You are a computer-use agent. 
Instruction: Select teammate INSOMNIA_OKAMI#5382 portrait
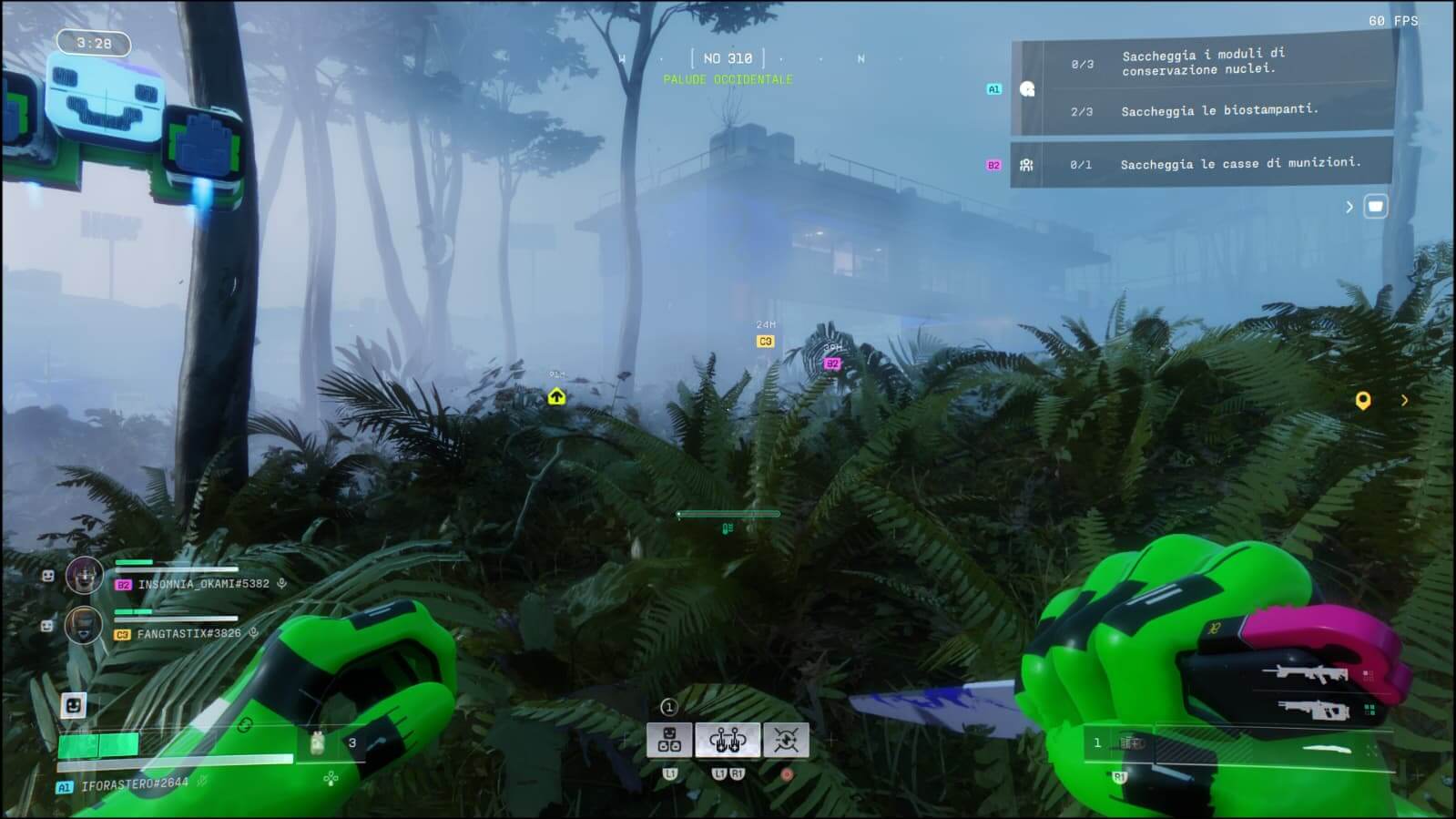click(84, 576)
